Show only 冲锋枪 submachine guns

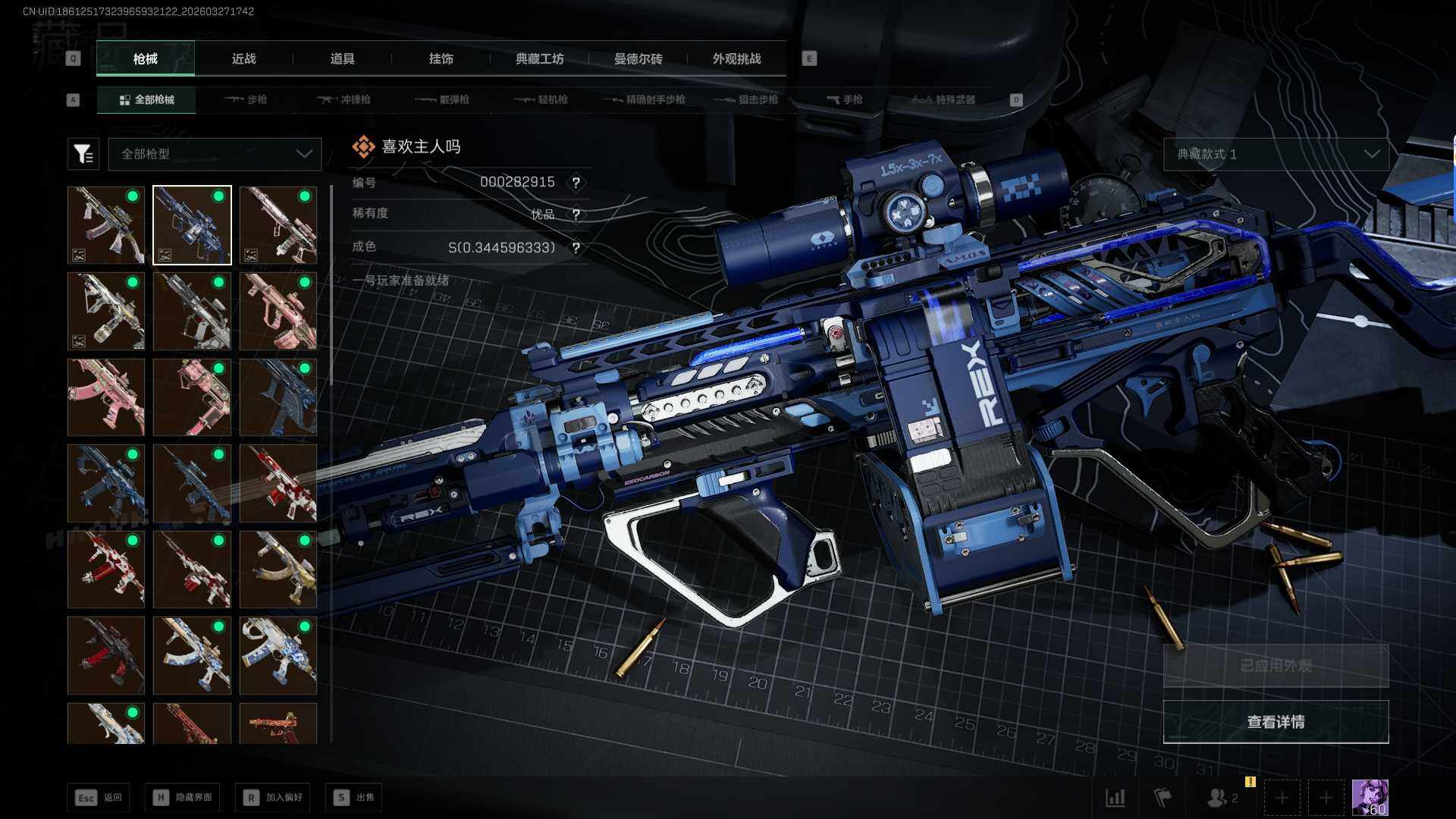pyautogui.click(x=345, y=99)
